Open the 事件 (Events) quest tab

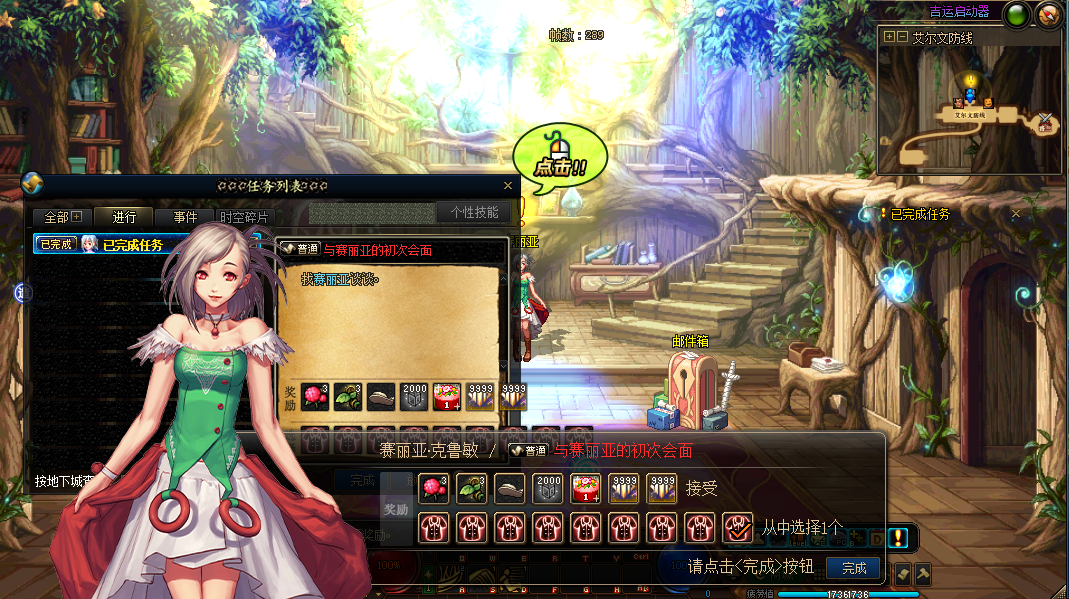[185, 217]
